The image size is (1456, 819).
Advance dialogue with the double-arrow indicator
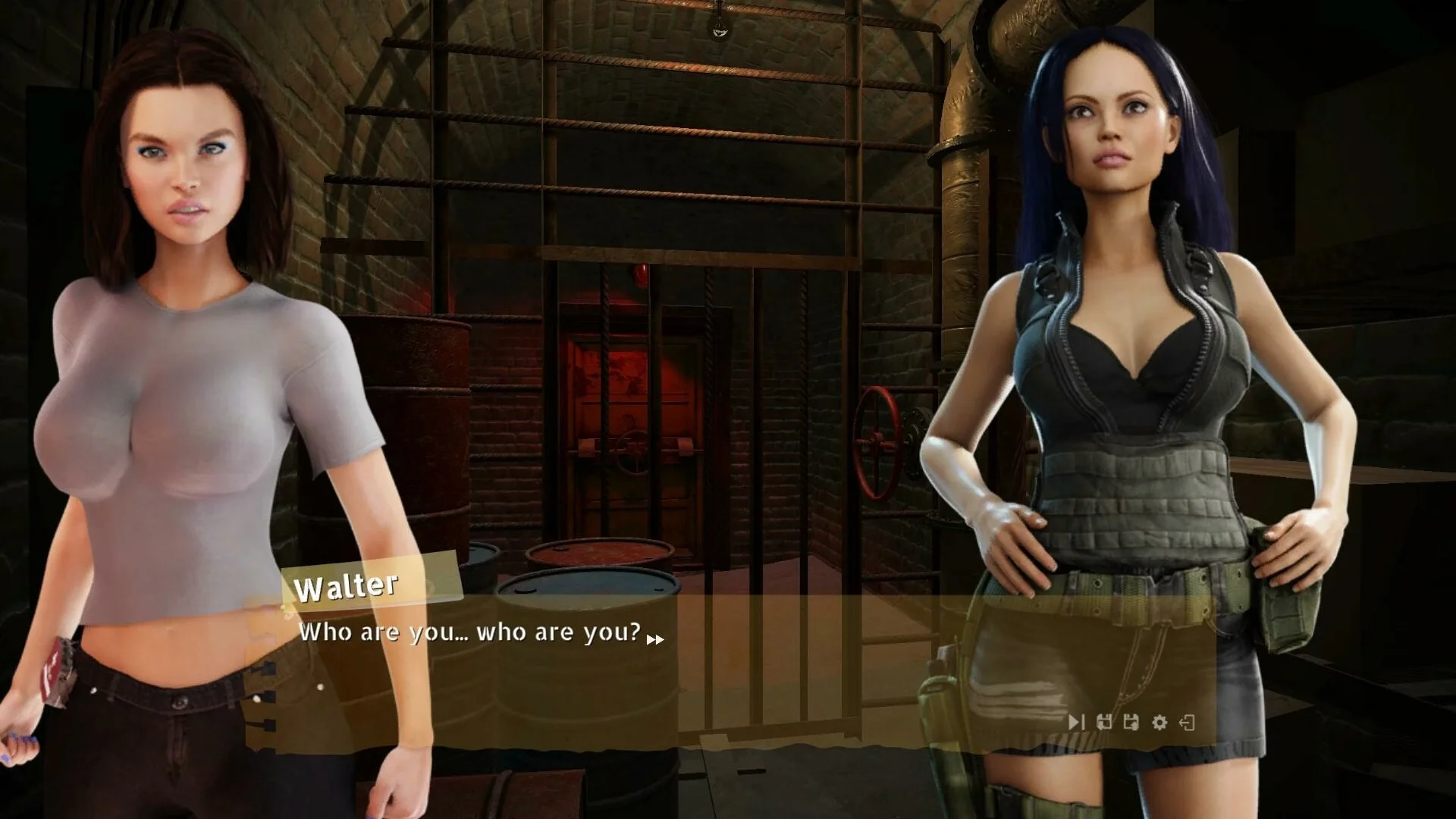(x=655, y=639)
